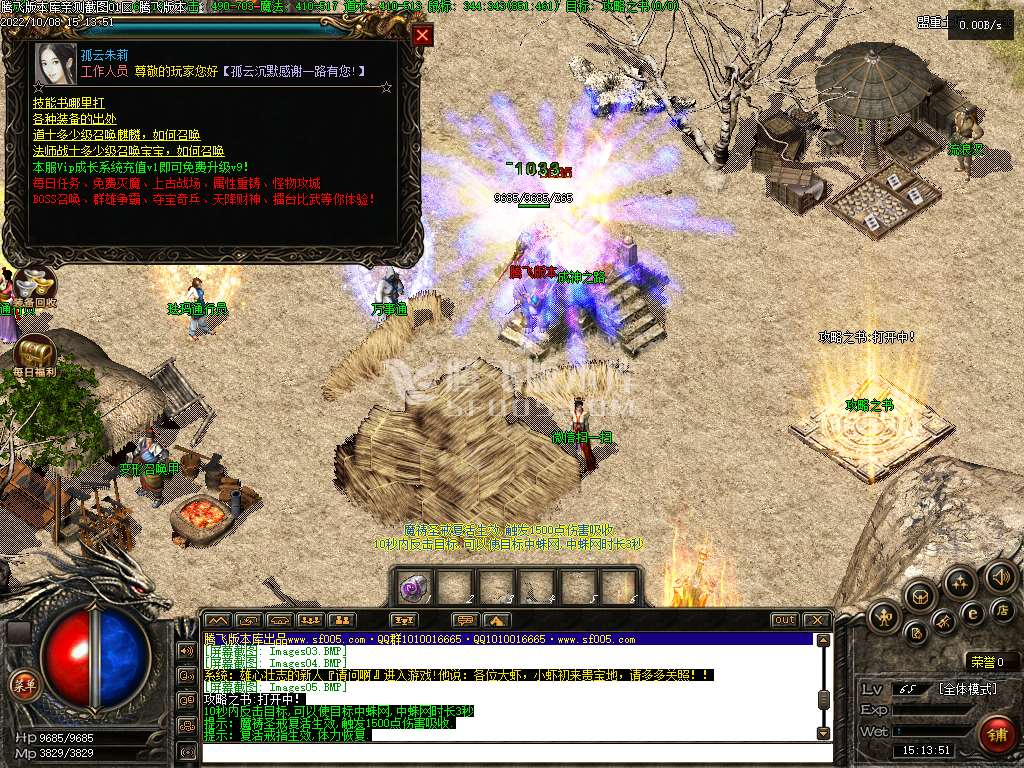This screenshot has height=768, width=1024.
Task: Close the chat panel with its X button
Action: pyautogui.click(x=817, y=620)
